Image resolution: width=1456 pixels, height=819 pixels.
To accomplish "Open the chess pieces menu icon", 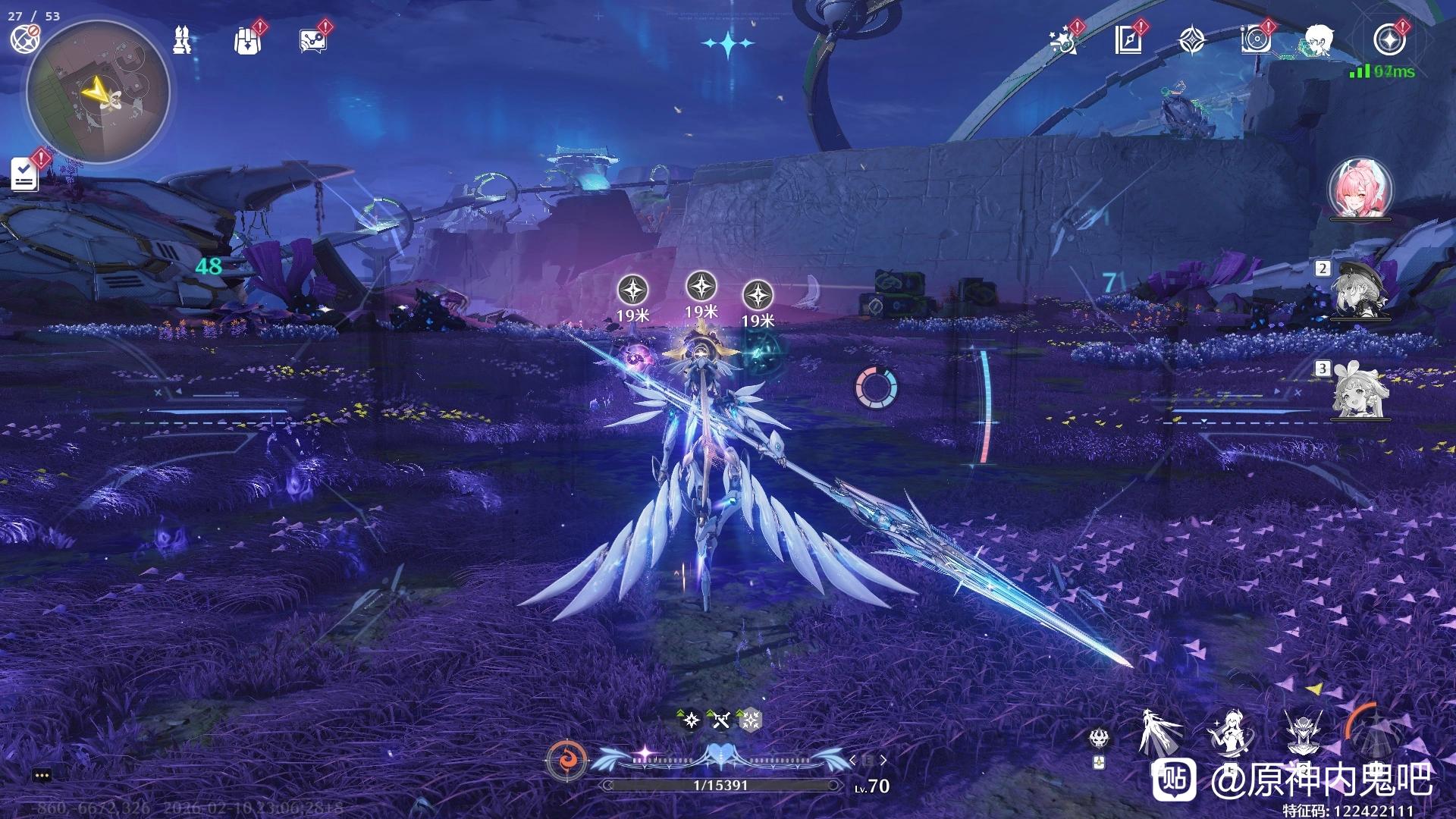I will coord(181,39).
